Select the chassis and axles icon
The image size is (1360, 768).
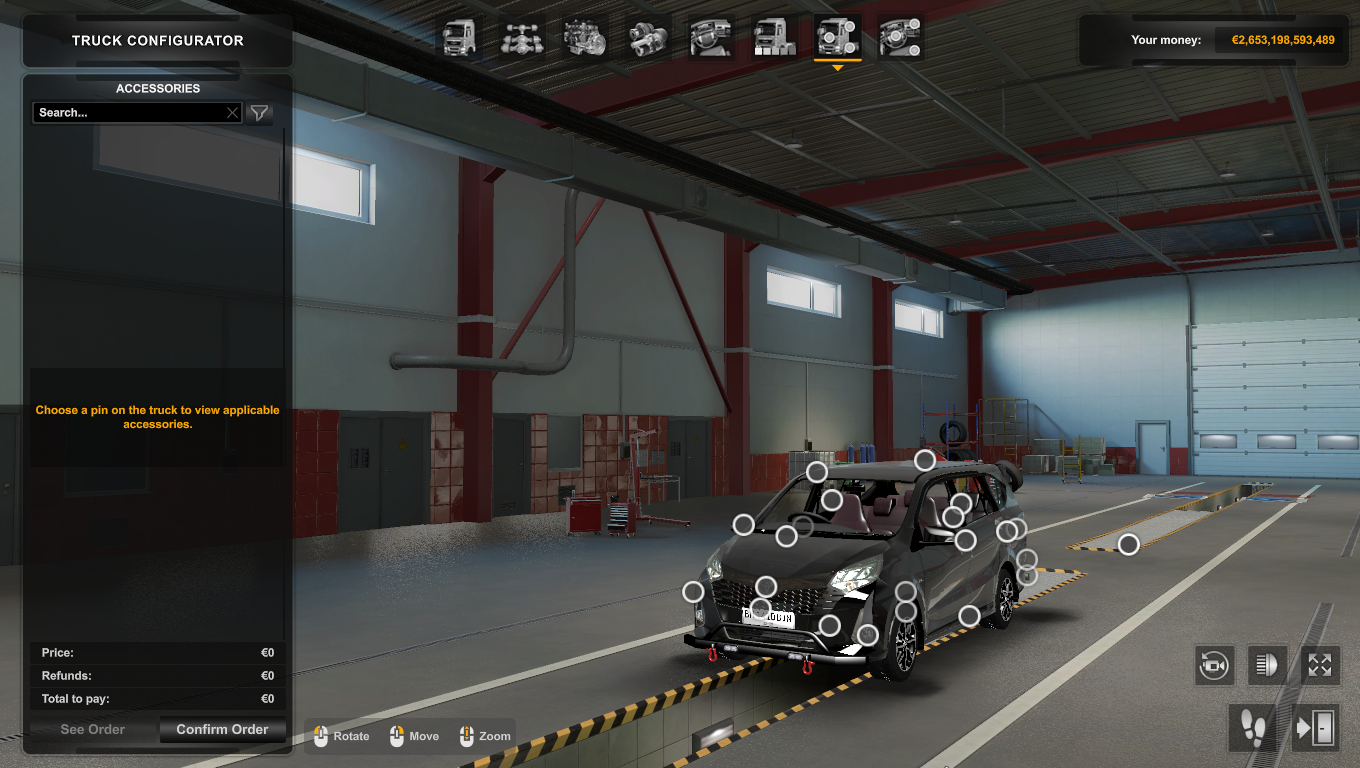[x=523, y=38]
